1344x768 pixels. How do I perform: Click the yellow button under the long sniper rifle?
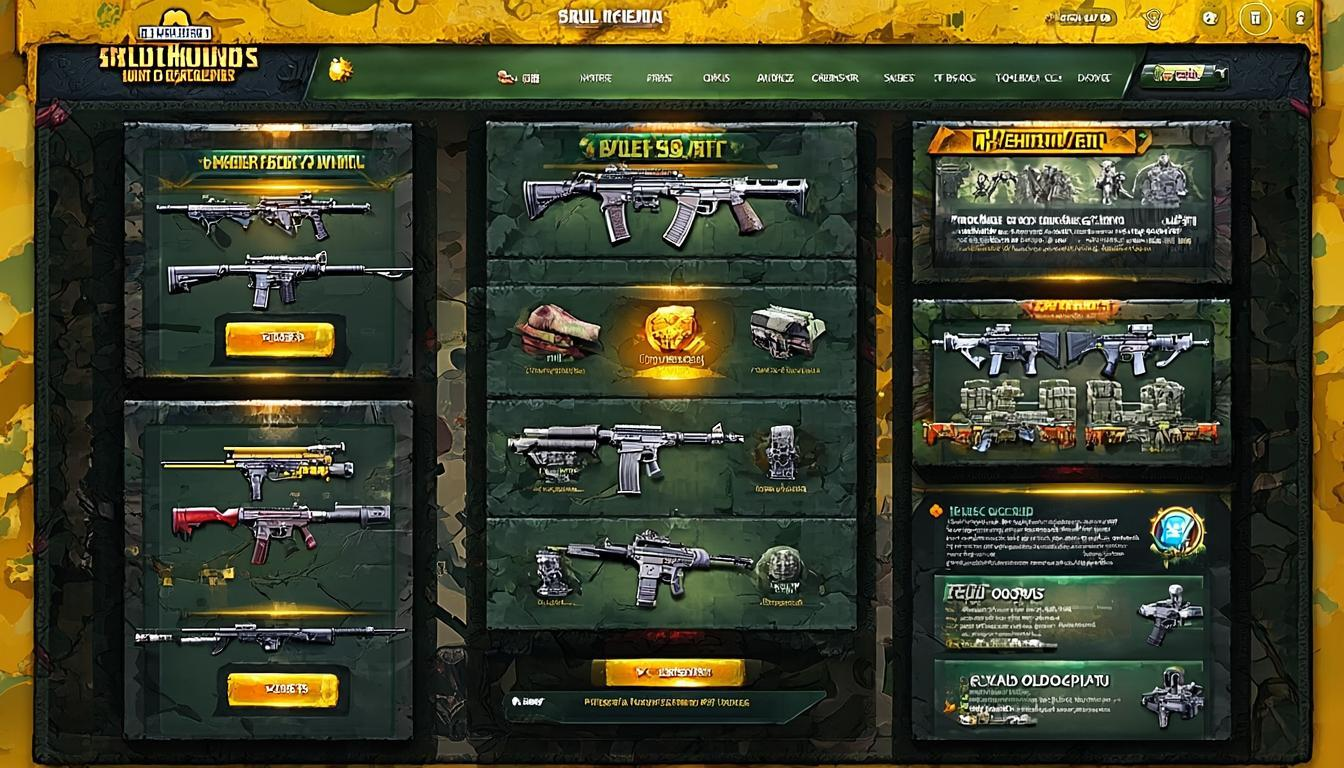pyautogui.click(x=282, y=688)
